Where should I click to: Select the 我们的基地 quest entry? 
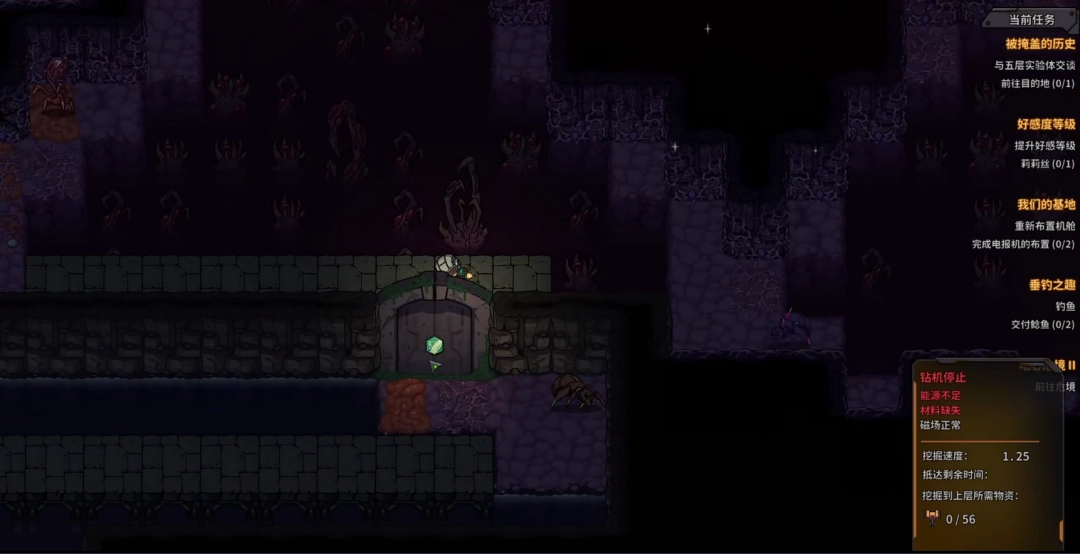(1046, 205)
